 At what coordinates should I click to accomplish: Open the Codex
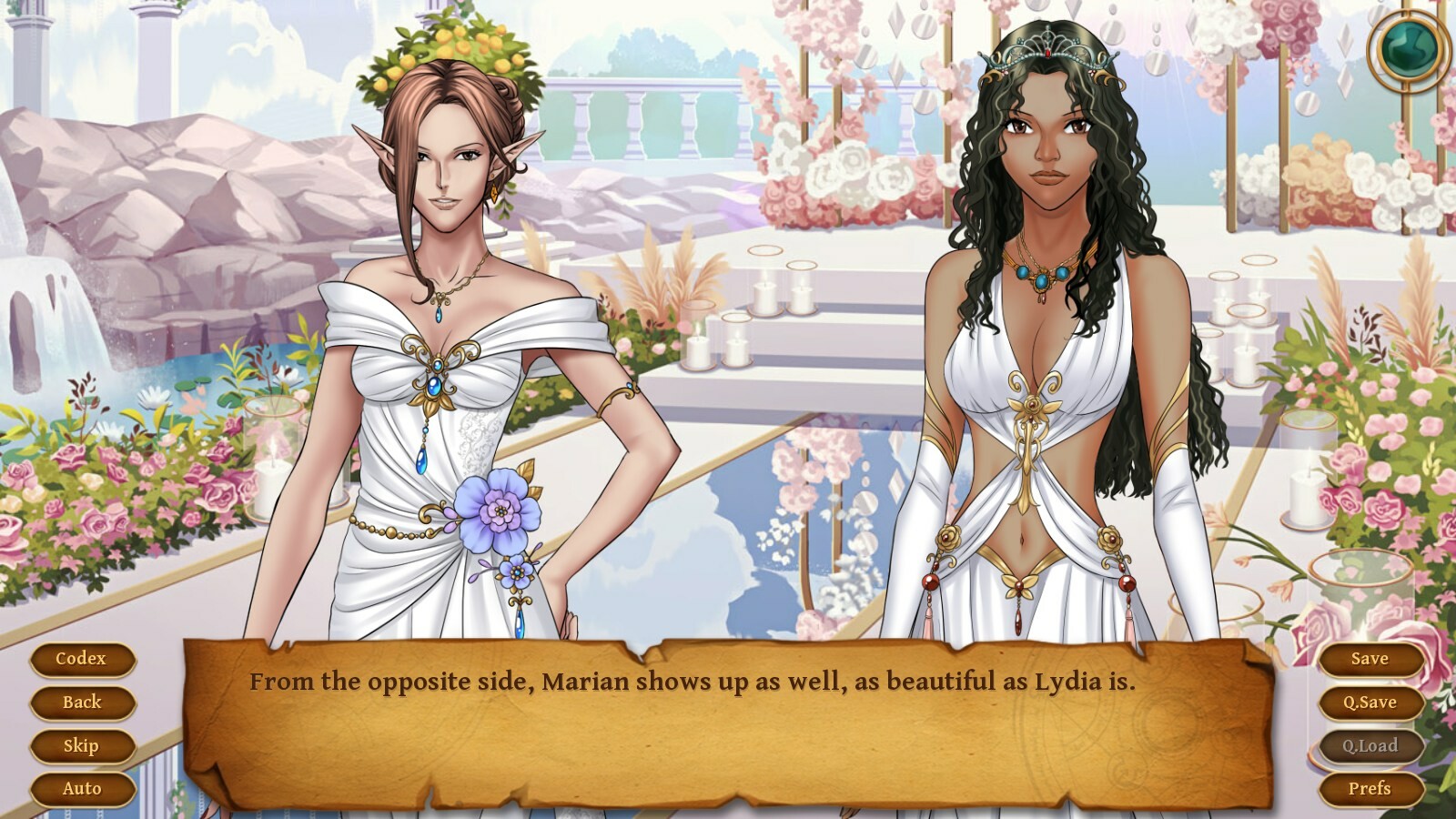point(83,658)
